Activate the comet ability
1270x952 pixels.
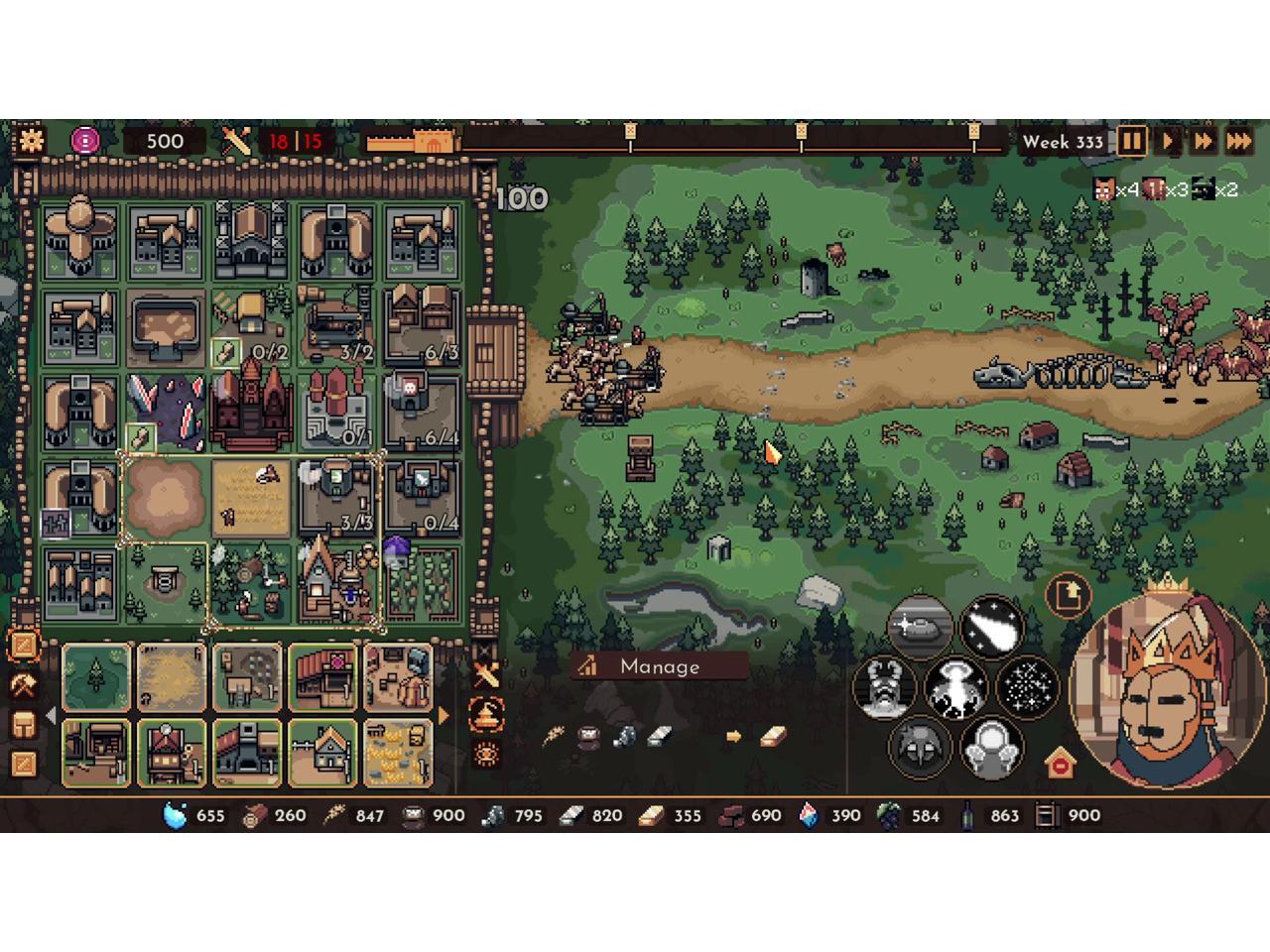click(991, 625)
